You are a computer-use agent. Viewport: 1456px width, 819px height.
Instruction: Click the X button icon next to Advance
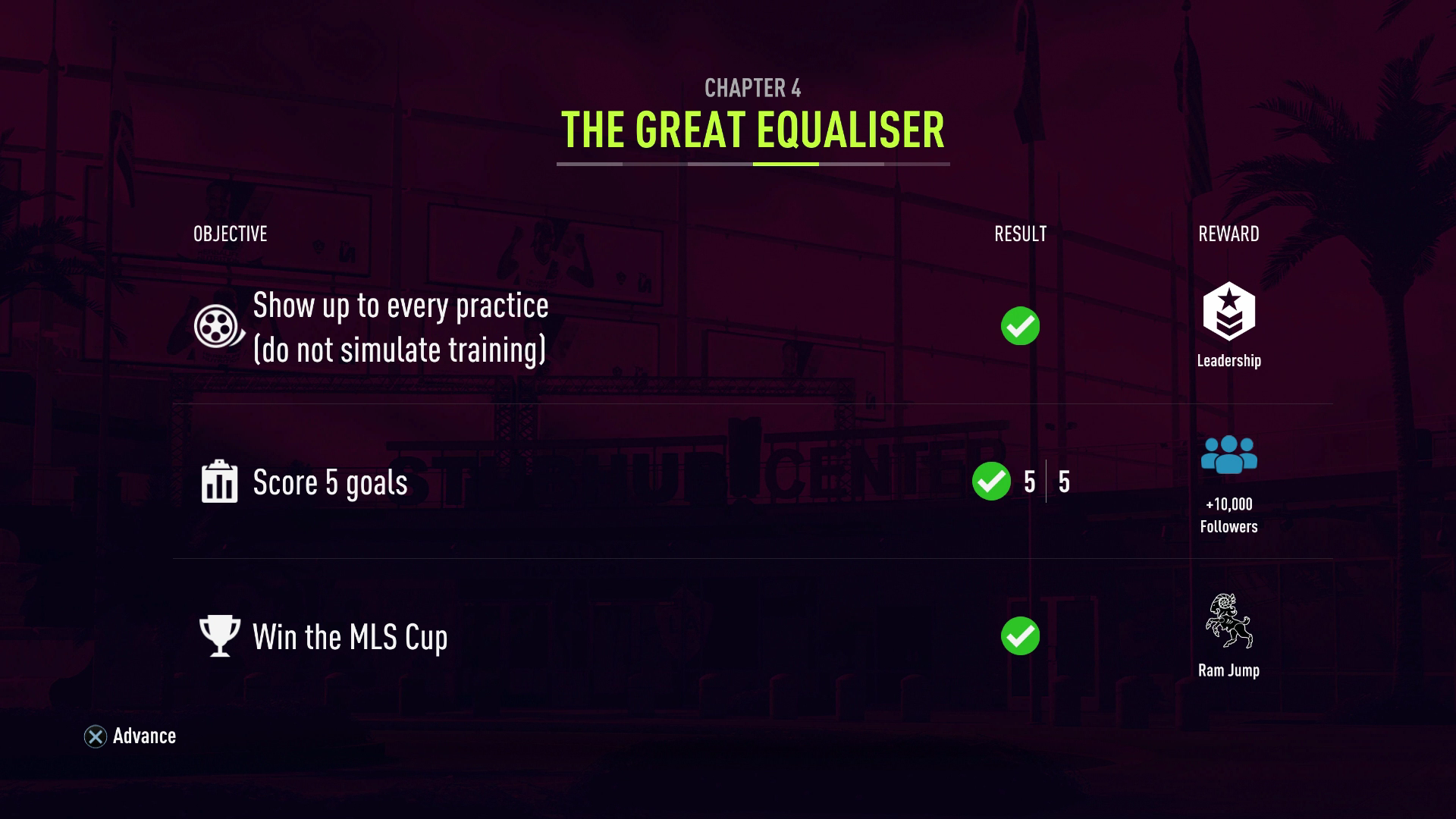coord(94,735)
